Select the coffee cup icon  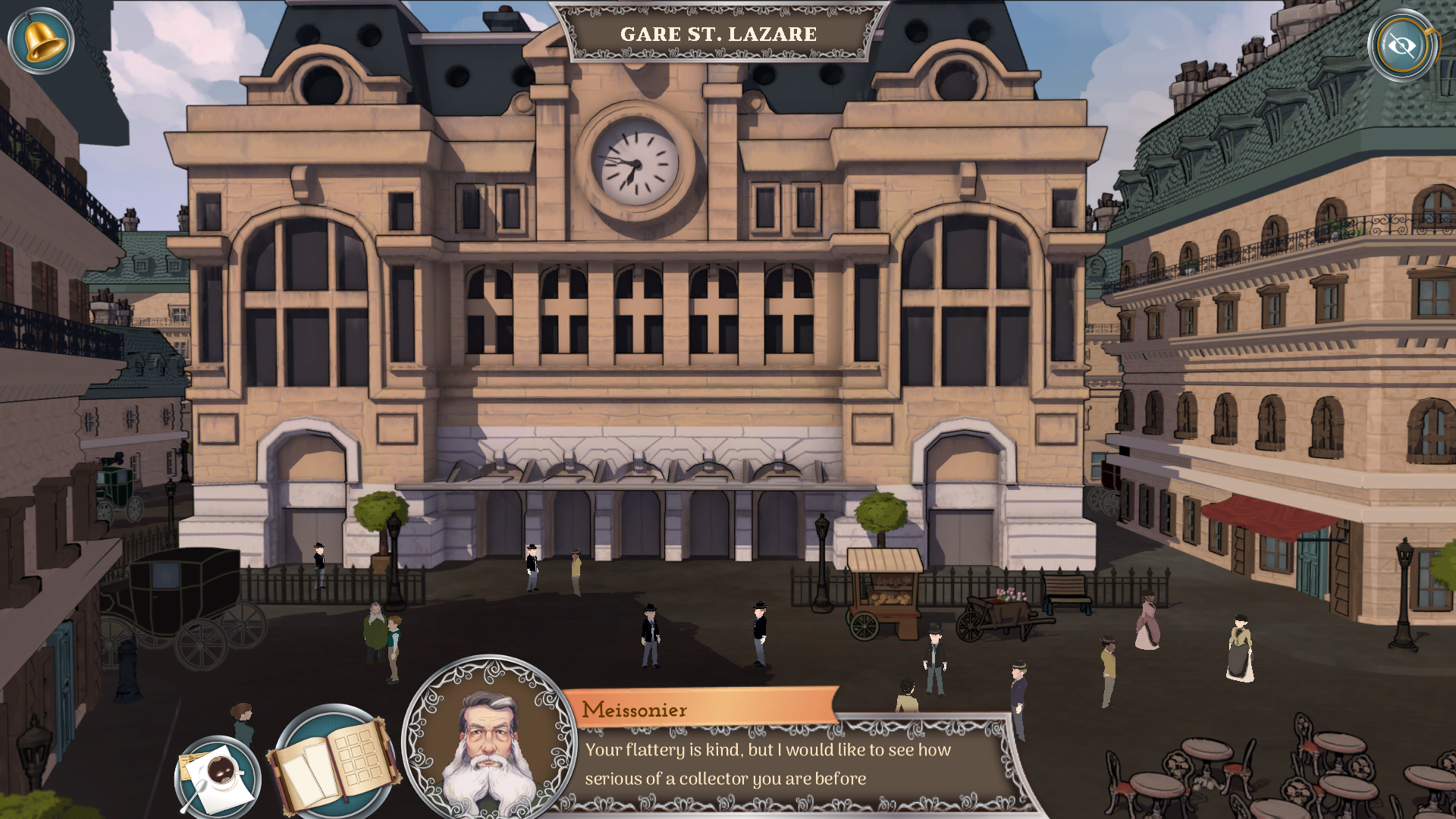click(x=218, y=776)
